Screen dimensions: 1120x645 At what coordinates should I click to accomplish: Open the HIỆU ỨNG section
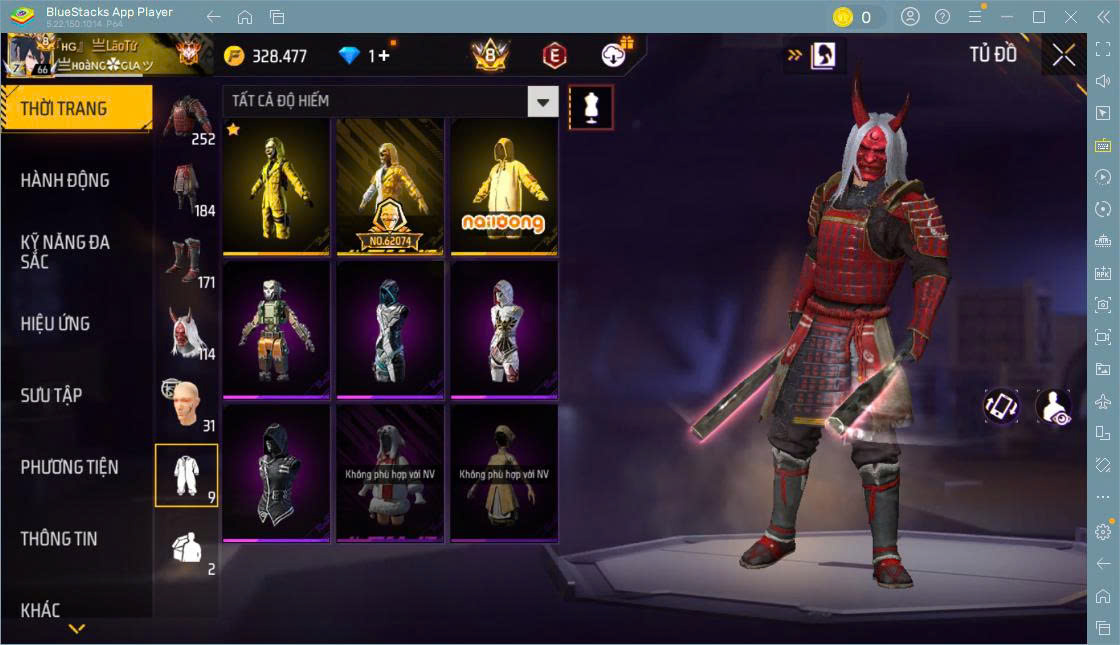[55, 323]
